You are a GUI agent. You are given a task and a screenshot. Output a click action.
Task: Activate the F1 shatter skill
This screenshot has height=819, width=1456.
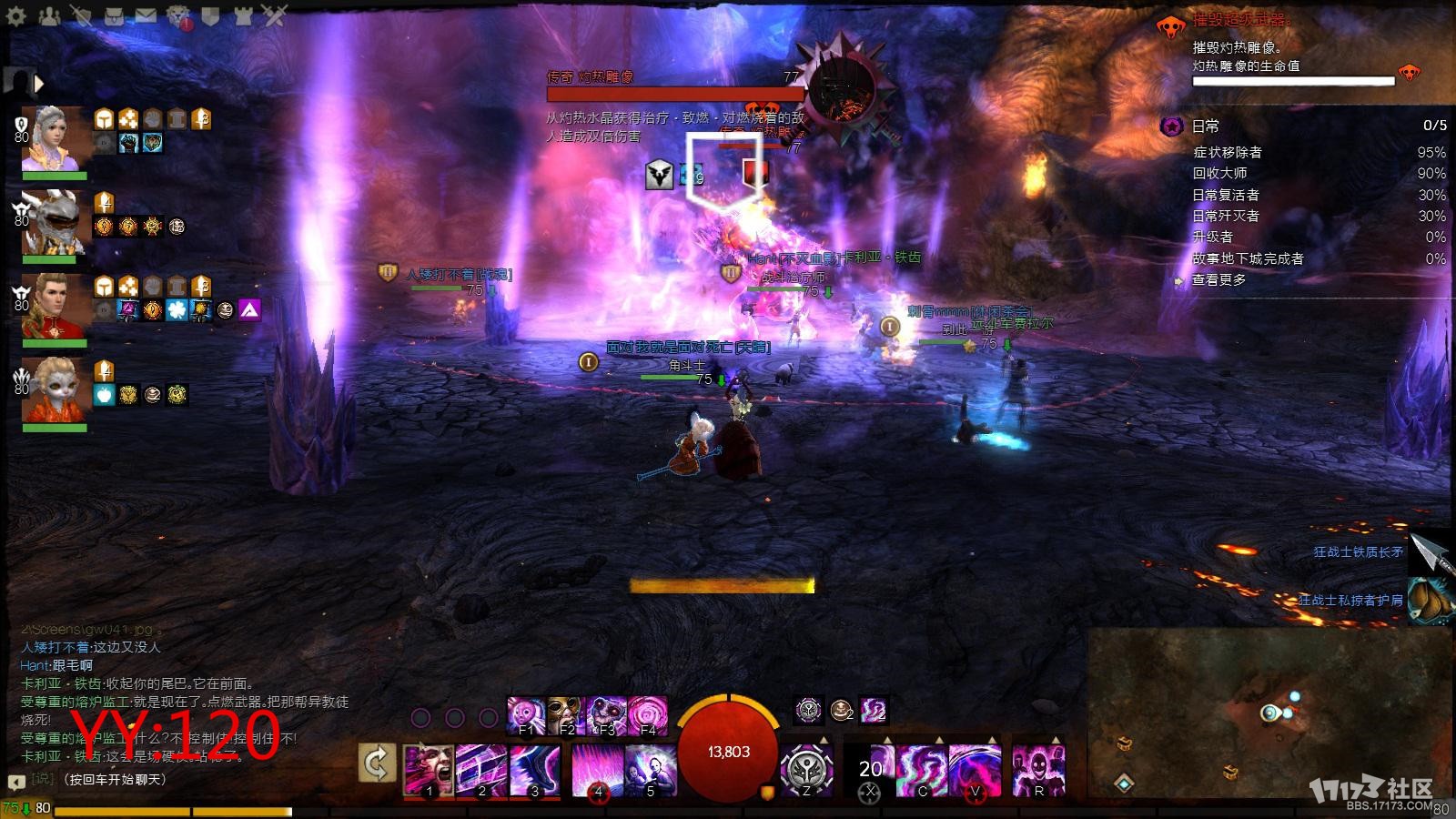526,715
